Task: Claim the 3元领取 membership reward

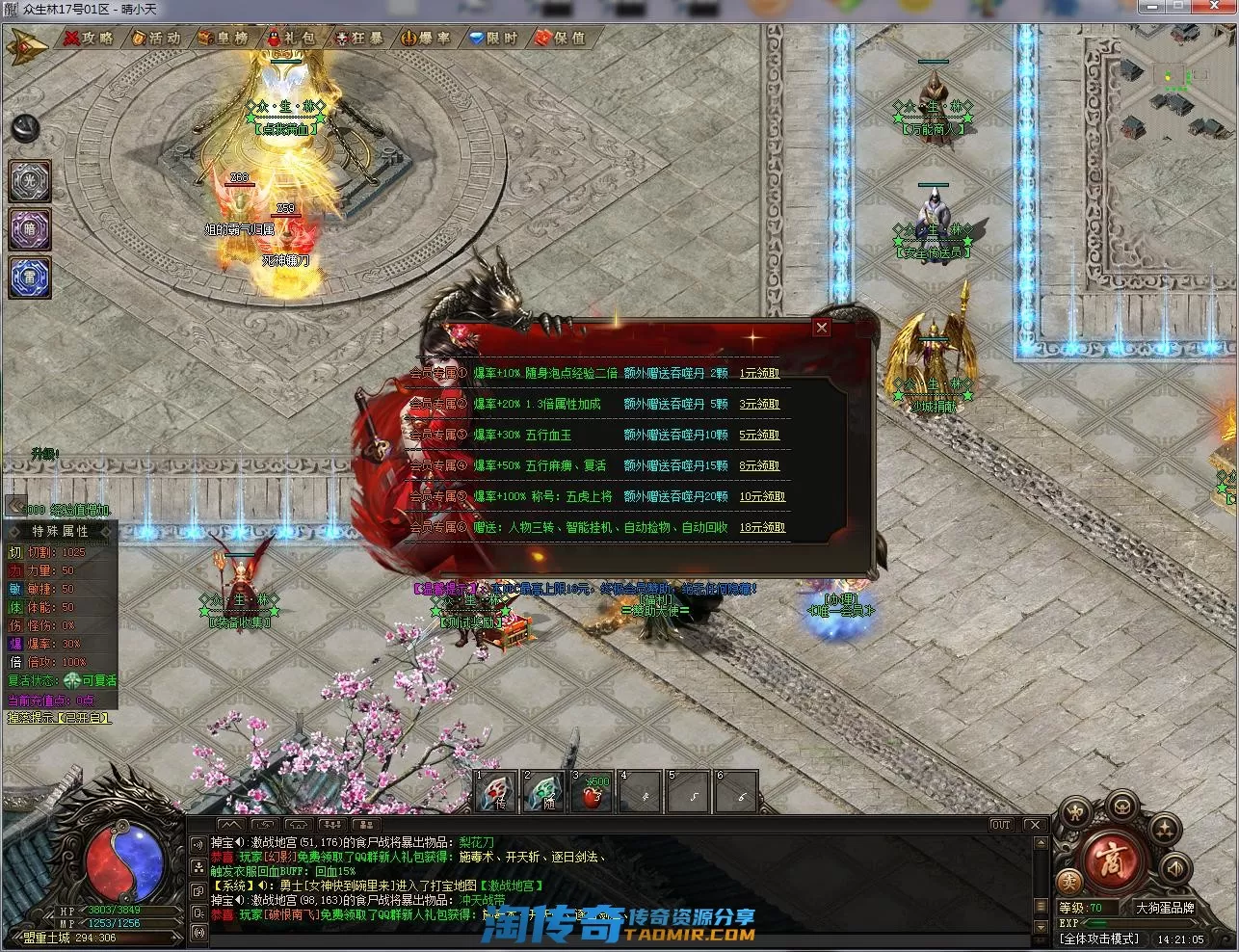Action: pyautogui.click(x=759, y=404)
